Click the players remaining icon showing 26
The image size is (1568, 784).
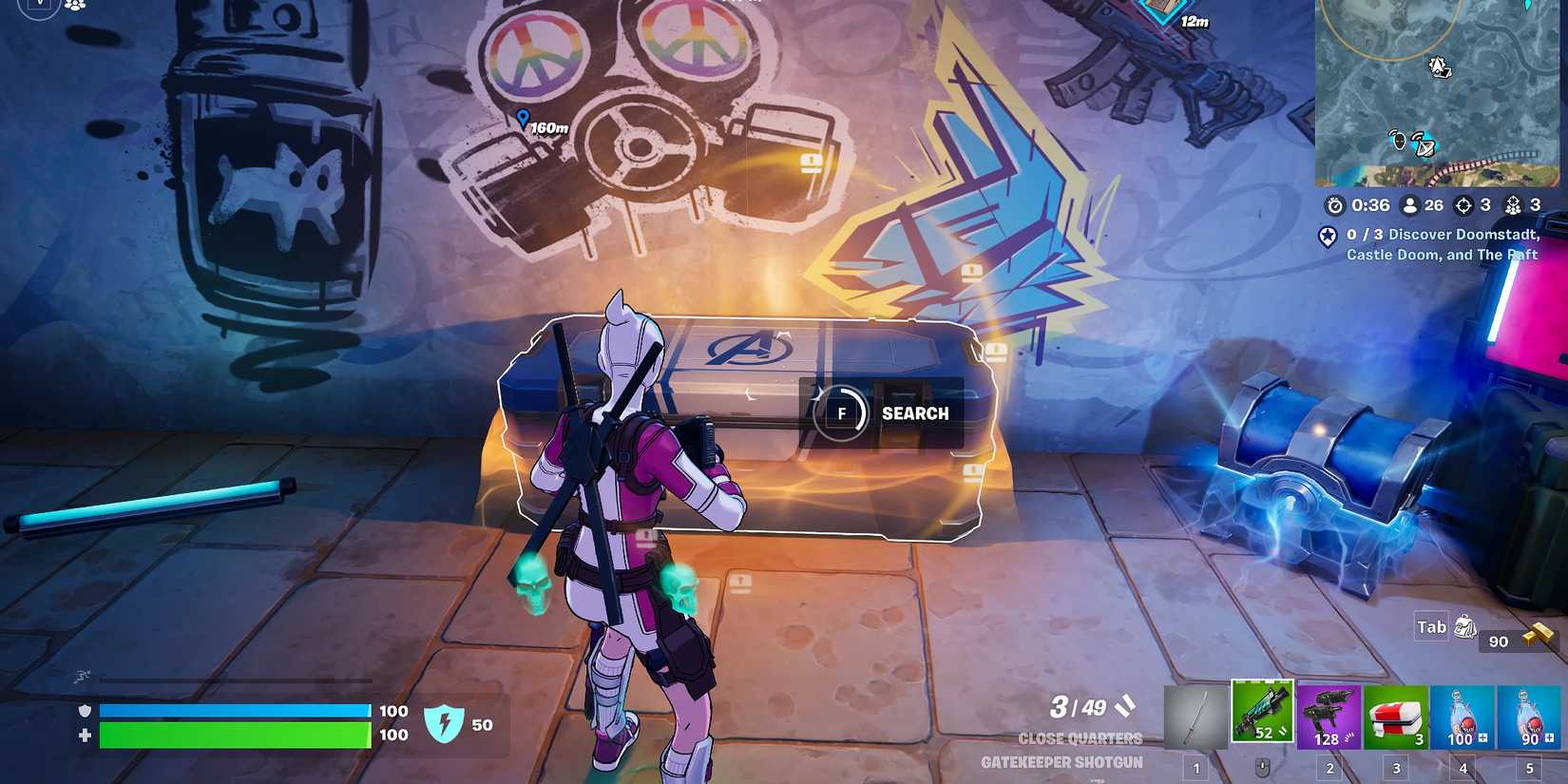1411,205
